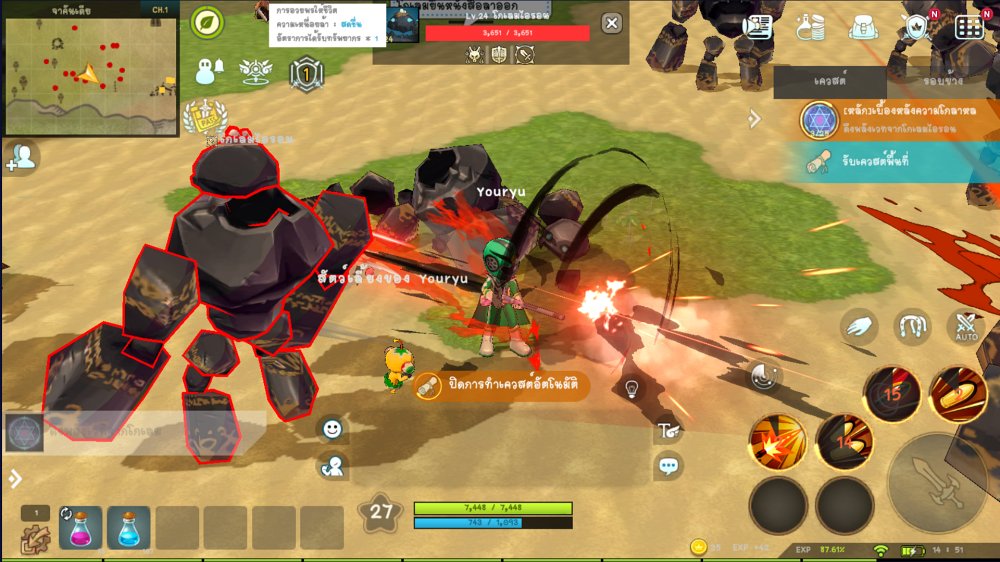This screenshot has height=562, width=1000.
Task: Toggle the AUTO crossed-swords battle button
Action: click(966, 327)
